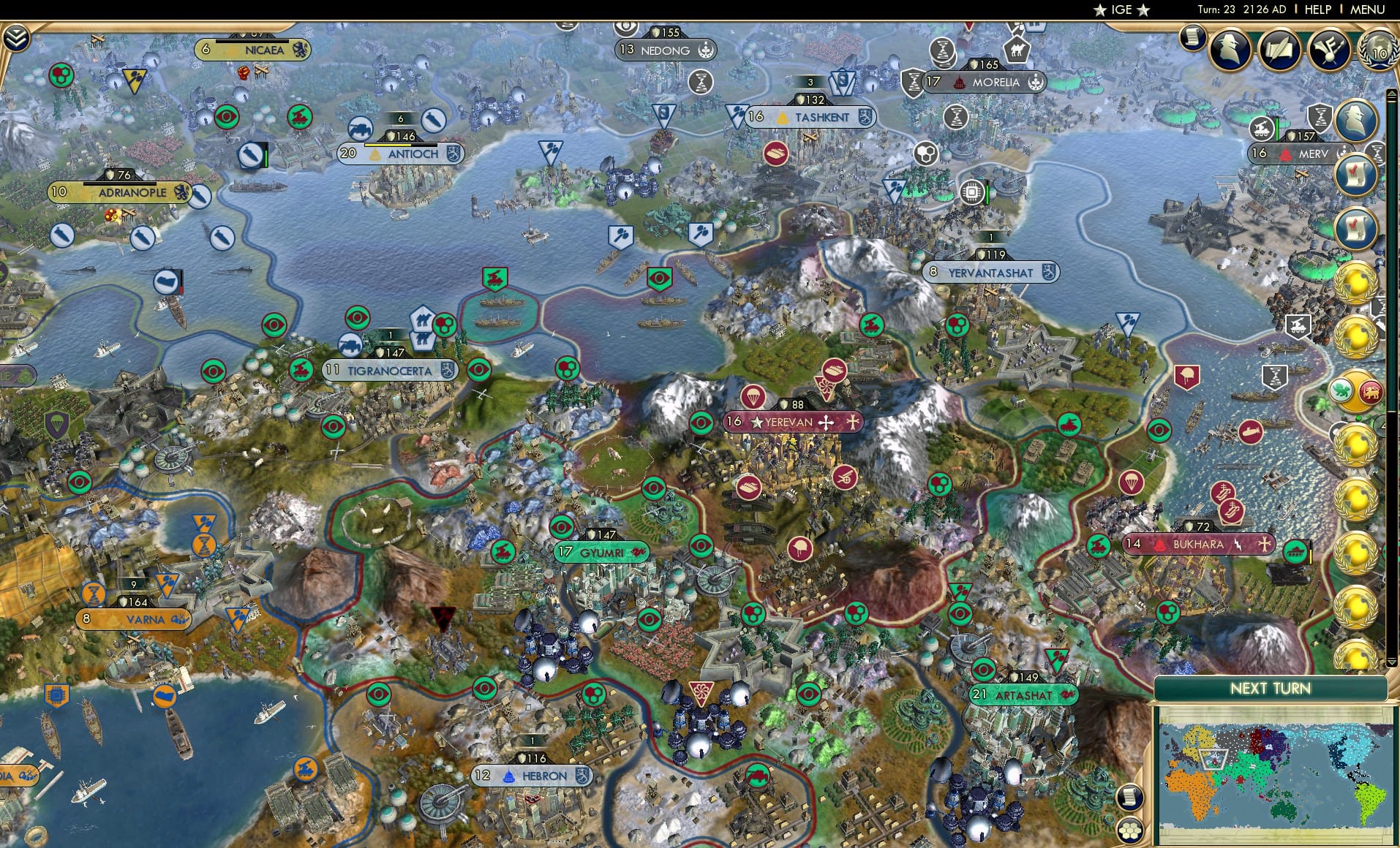Open Yerevan's city screen via its banner

794,422
